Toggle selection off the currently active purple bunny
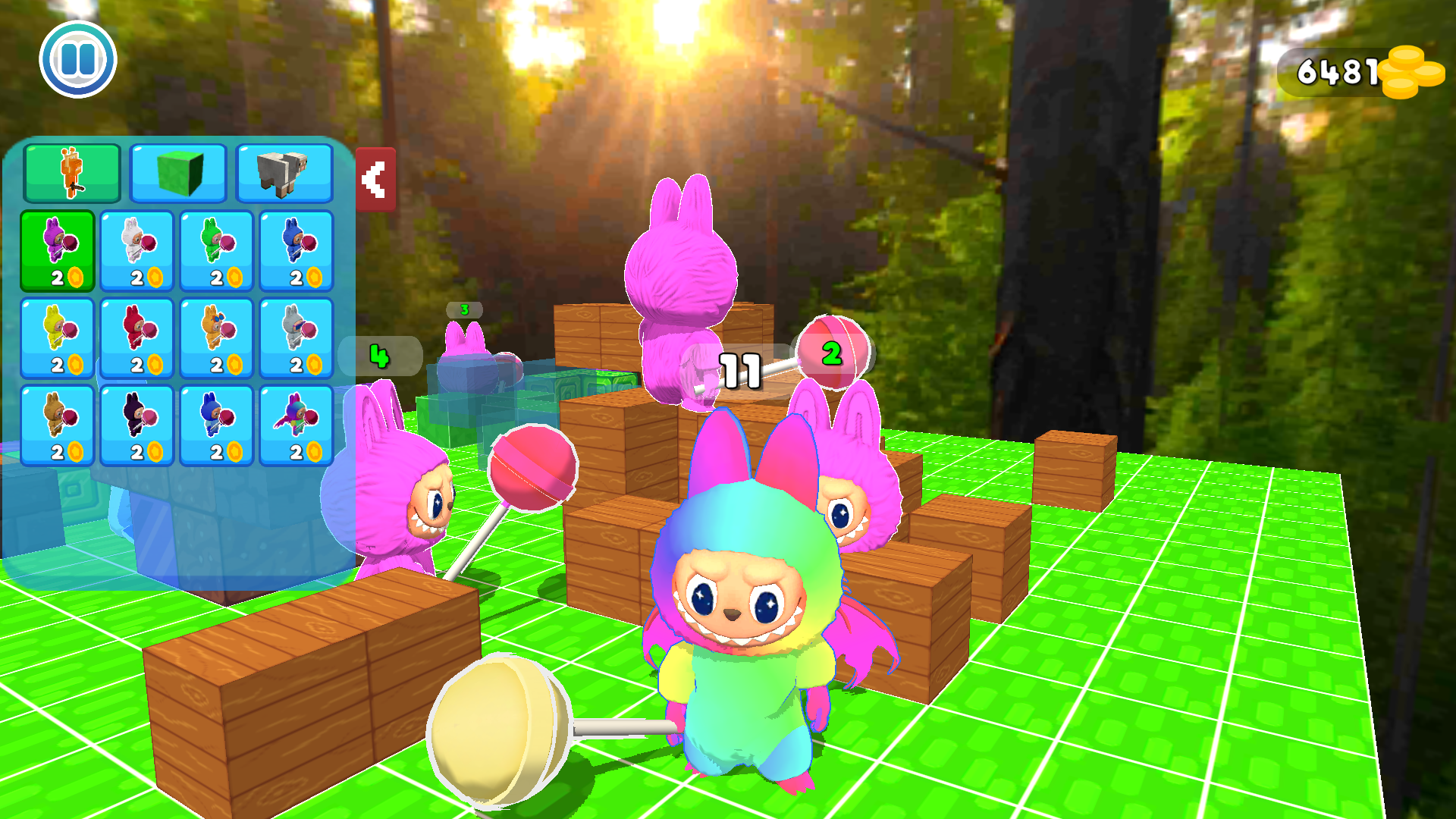The width and height of the screenshot is (1456, 819). 59,250
